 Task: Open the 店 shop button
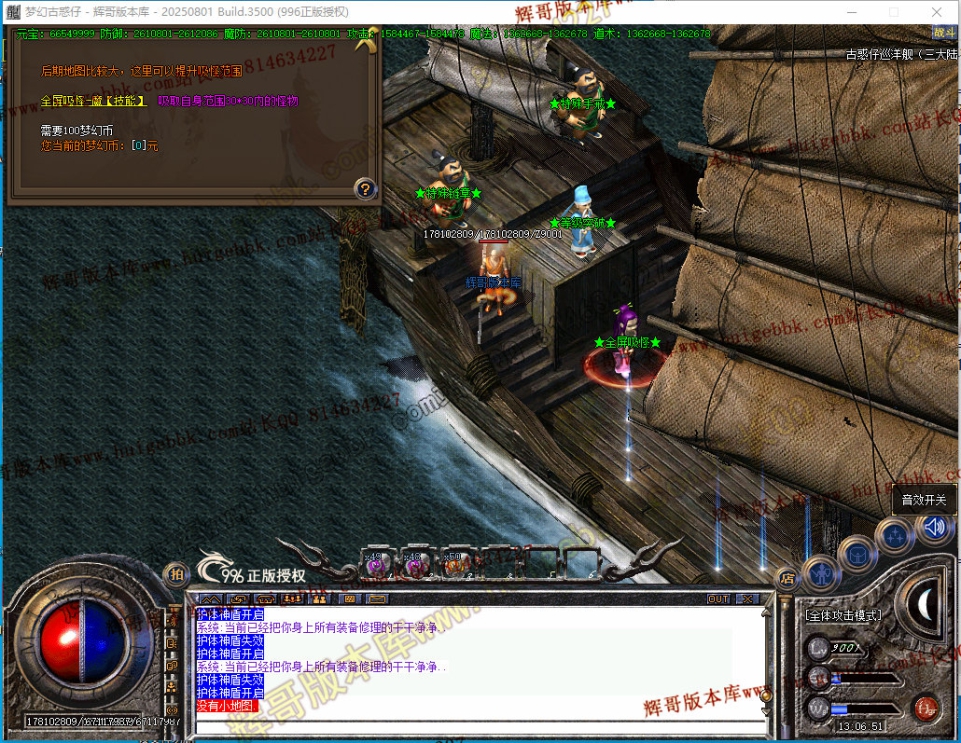coord(788,577)
